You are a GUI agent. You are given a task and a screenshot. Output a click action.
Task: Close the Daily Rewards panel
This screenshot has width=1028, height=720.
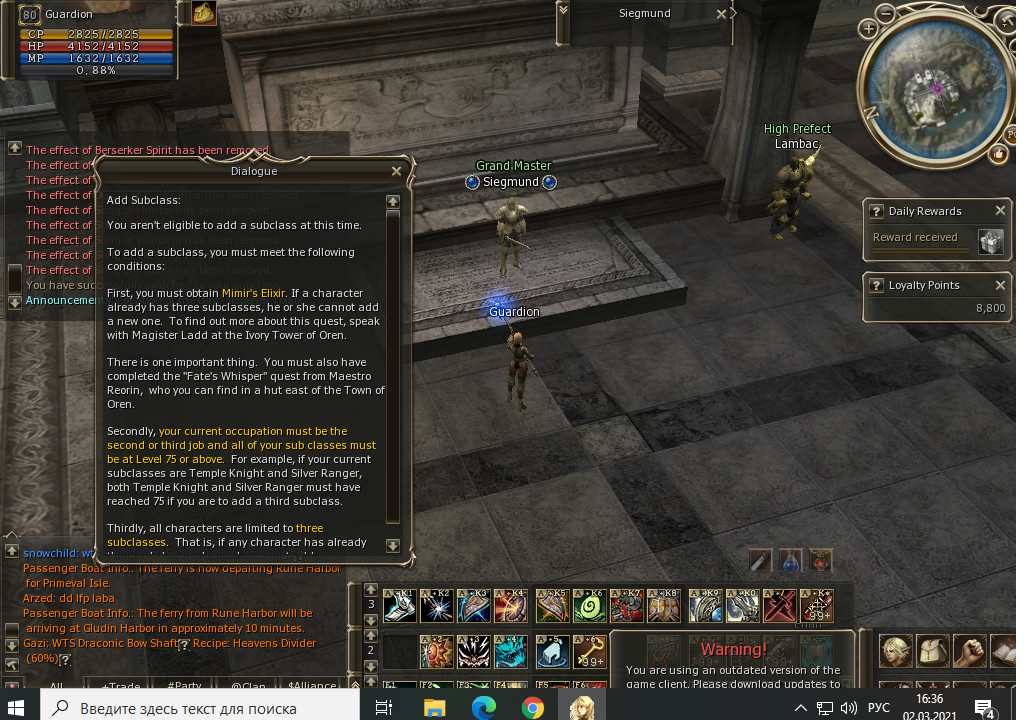pyautogui.click(x=1000, y=211)
